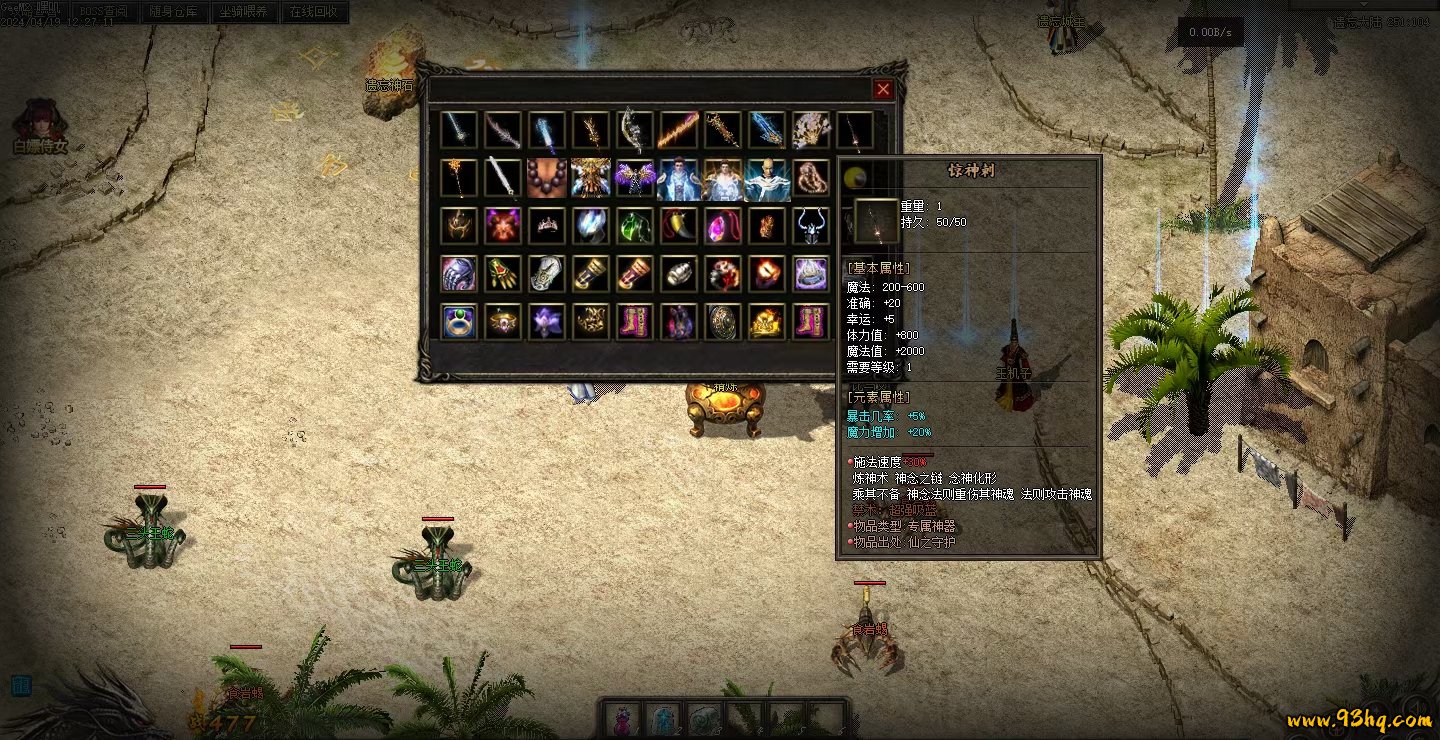Screen dimensions: 1440x740
Task: Select the horned silver helmet item
Action: [811, 226]
